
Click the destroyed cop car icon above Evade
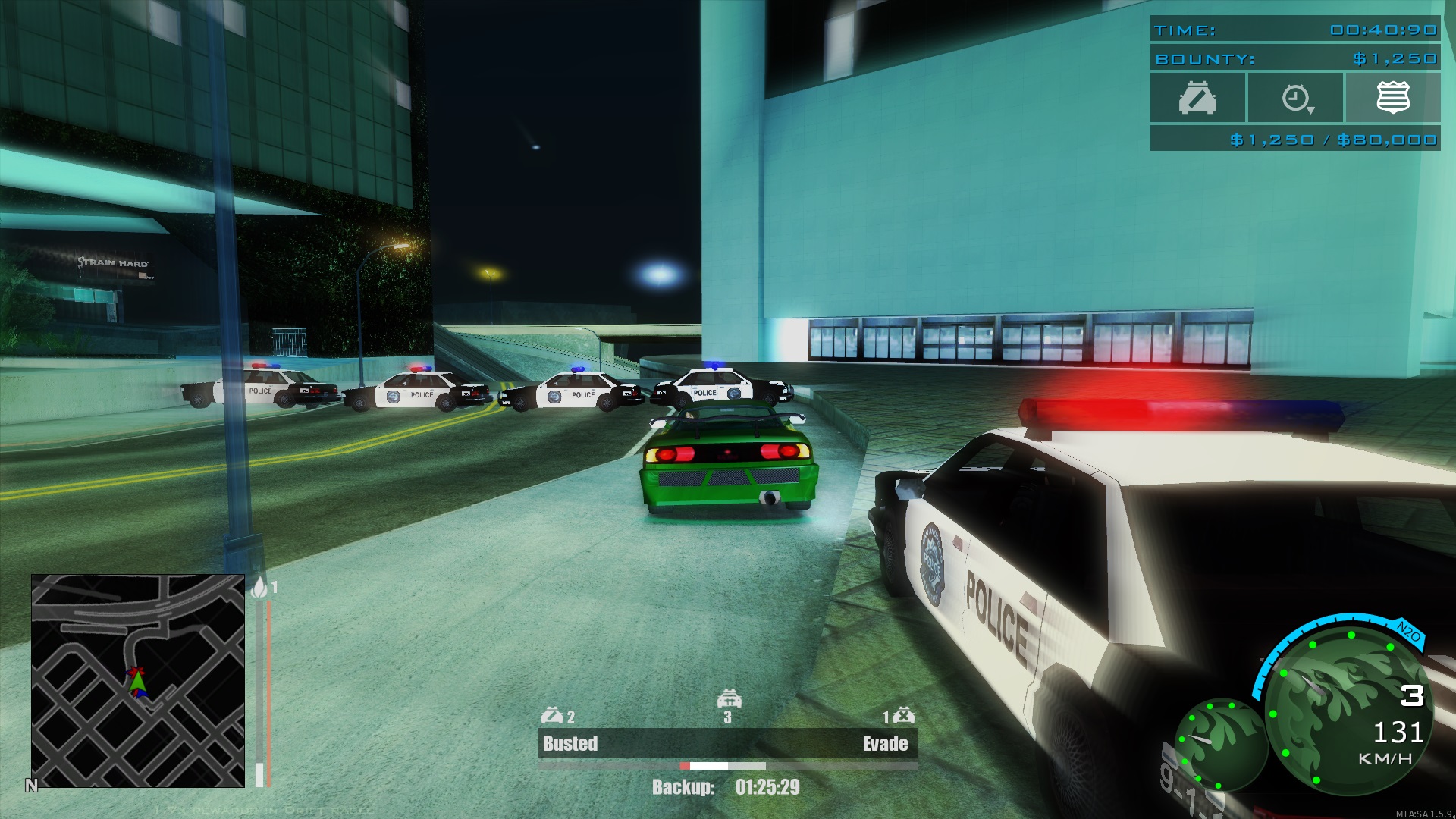pyautogui.click(x=904, y=715)
